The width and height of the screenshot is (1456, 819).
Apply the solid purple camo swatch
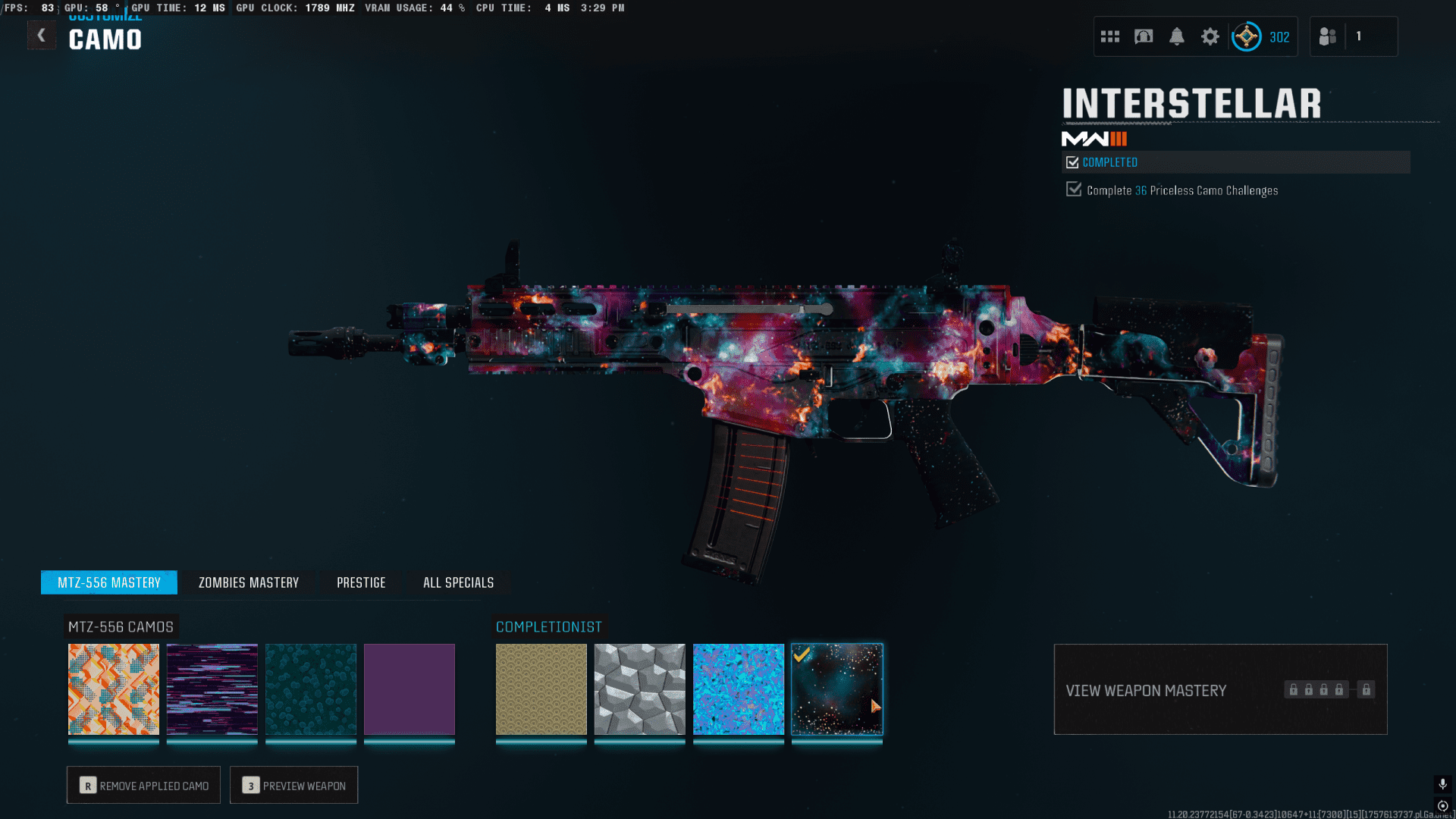coord(409,689)
